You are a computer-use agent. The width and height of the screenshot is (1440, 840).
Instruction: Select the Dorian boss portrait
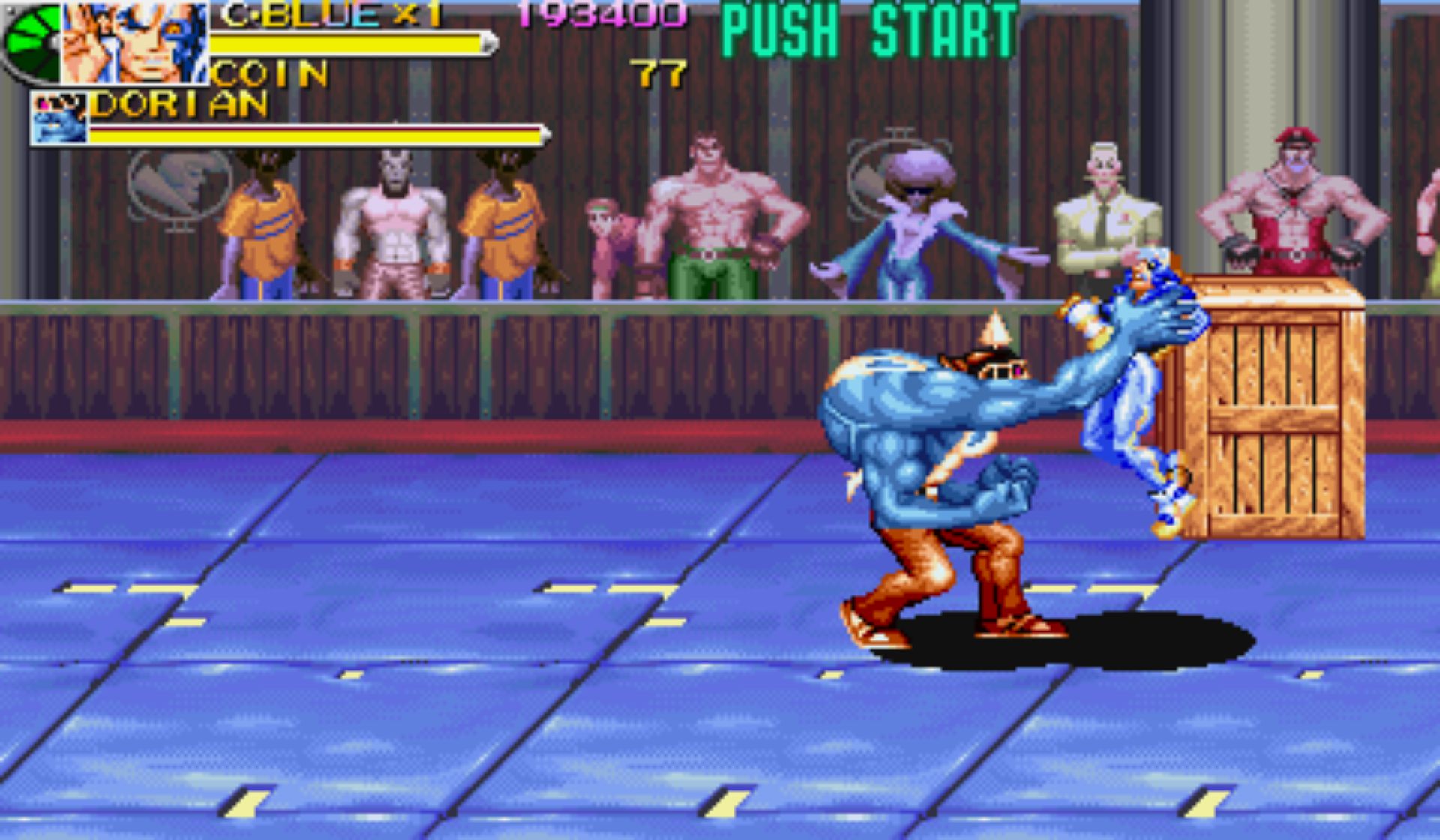point(59,118)
